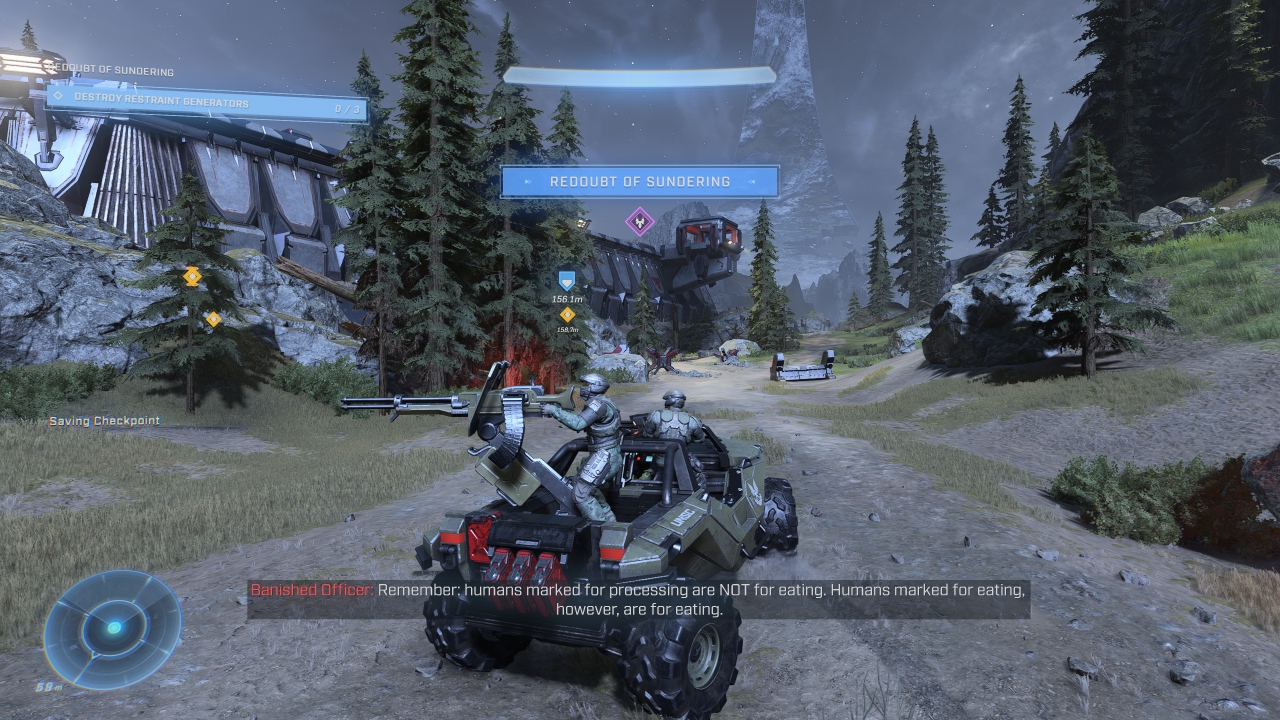The height and width of the screenshot is (720, 1280).
Task: Select the Destroy Restraint Generators objective tracker
Action: [206, 102]
